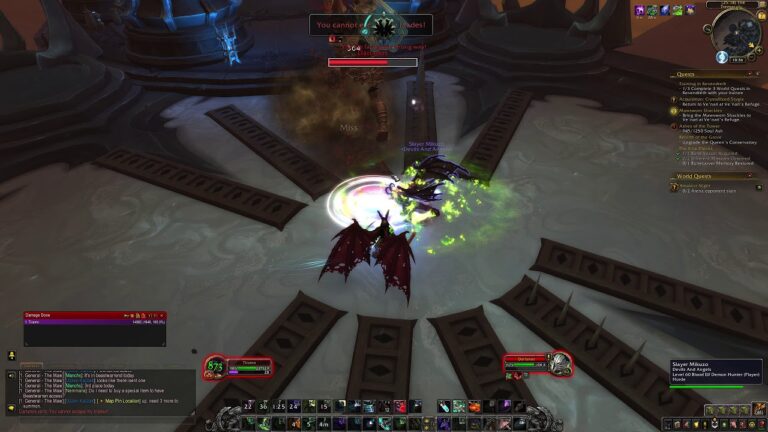768x432 pixels.
Task: Select the player unit frame portrait
Action: 215,368
